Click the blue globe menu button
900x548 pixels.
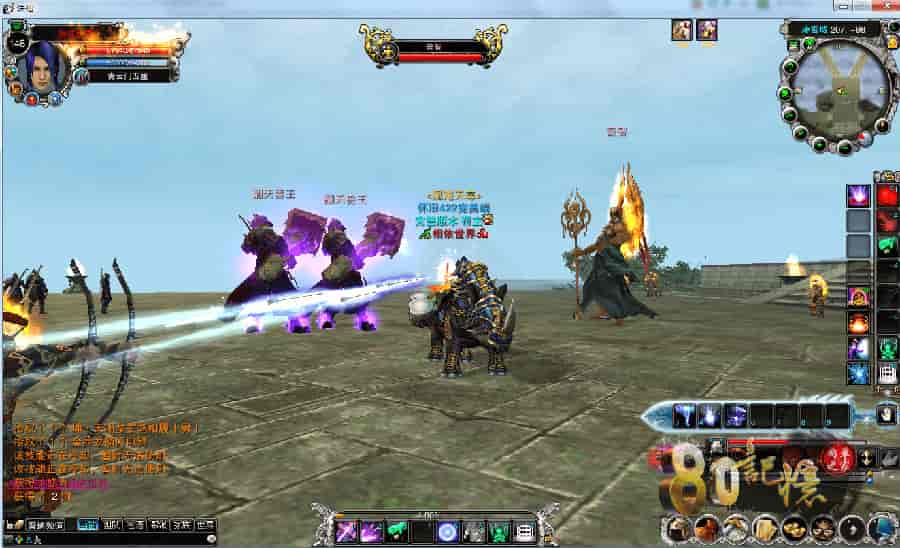882,528
